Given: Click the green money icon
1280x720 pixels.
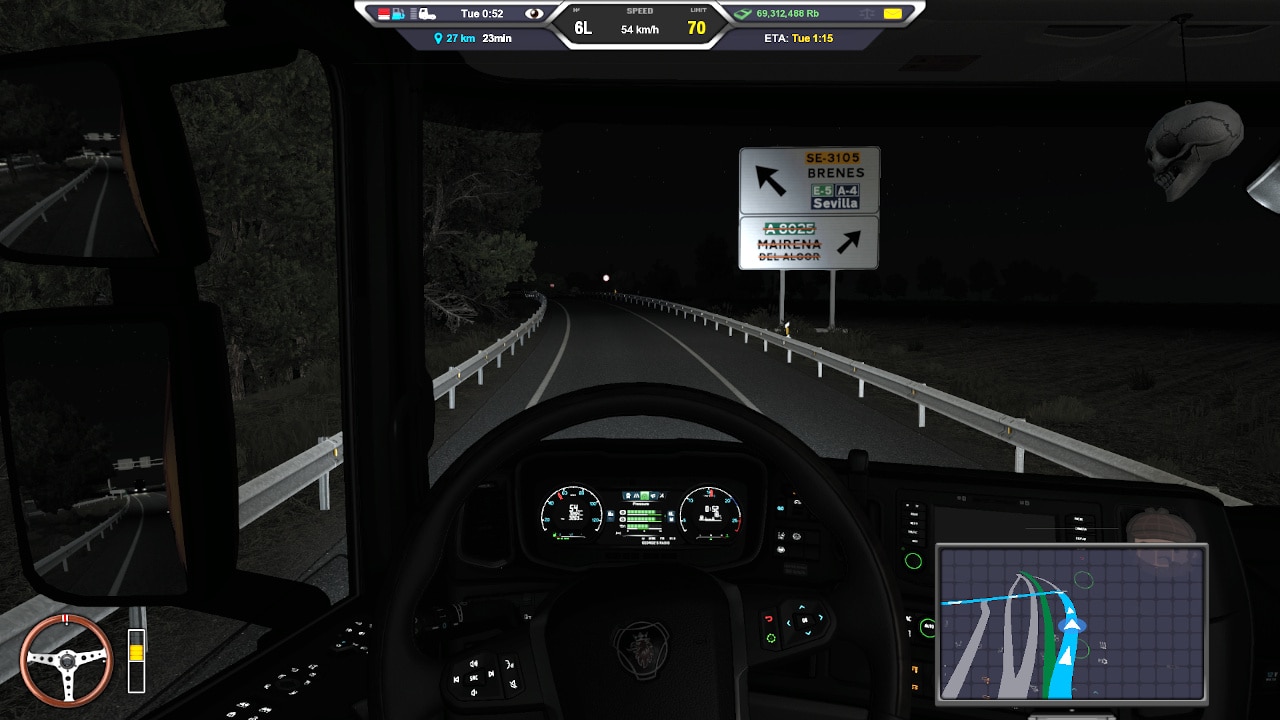Looking at the screenshot, I should (743, 14).
